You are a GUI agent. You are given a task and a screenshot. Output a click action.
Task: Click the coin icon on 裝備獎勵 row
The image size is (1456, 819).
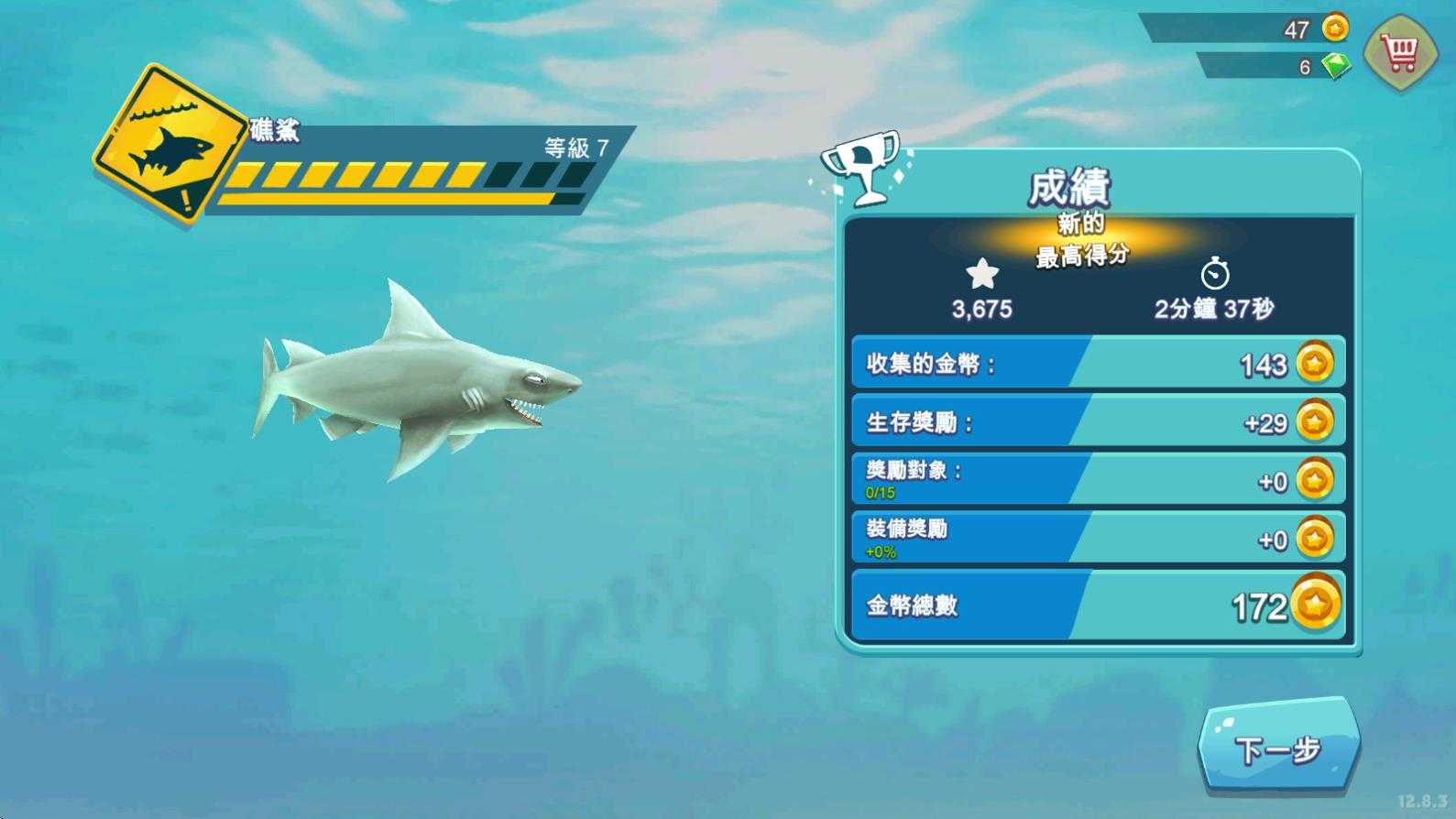(x=1312, y=540)
